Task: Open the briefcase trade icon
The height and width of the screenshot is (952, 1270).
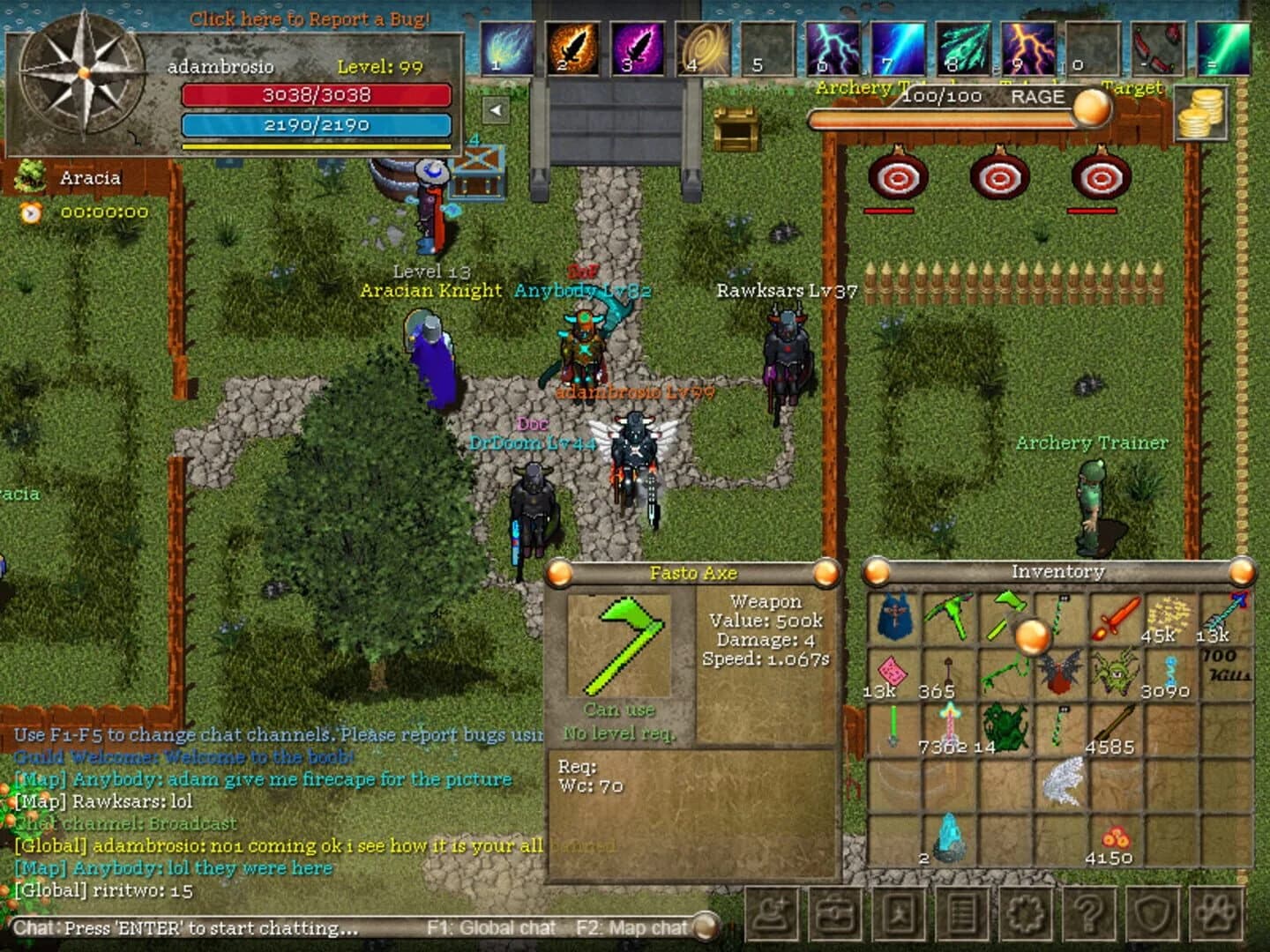Action: tap(835, 917)
